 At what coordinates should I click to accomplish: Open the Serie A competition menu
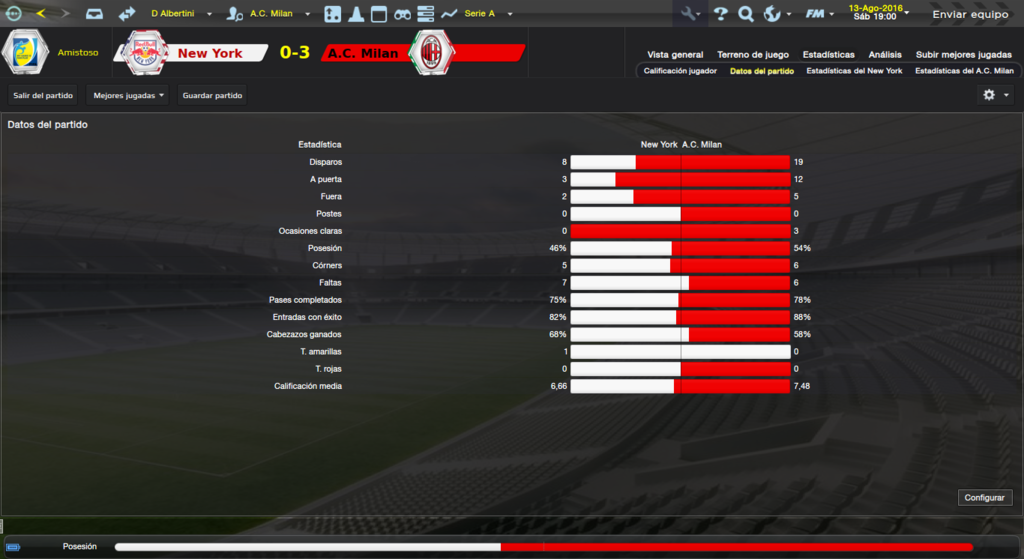pyautogui.click(x=487, y=14)
